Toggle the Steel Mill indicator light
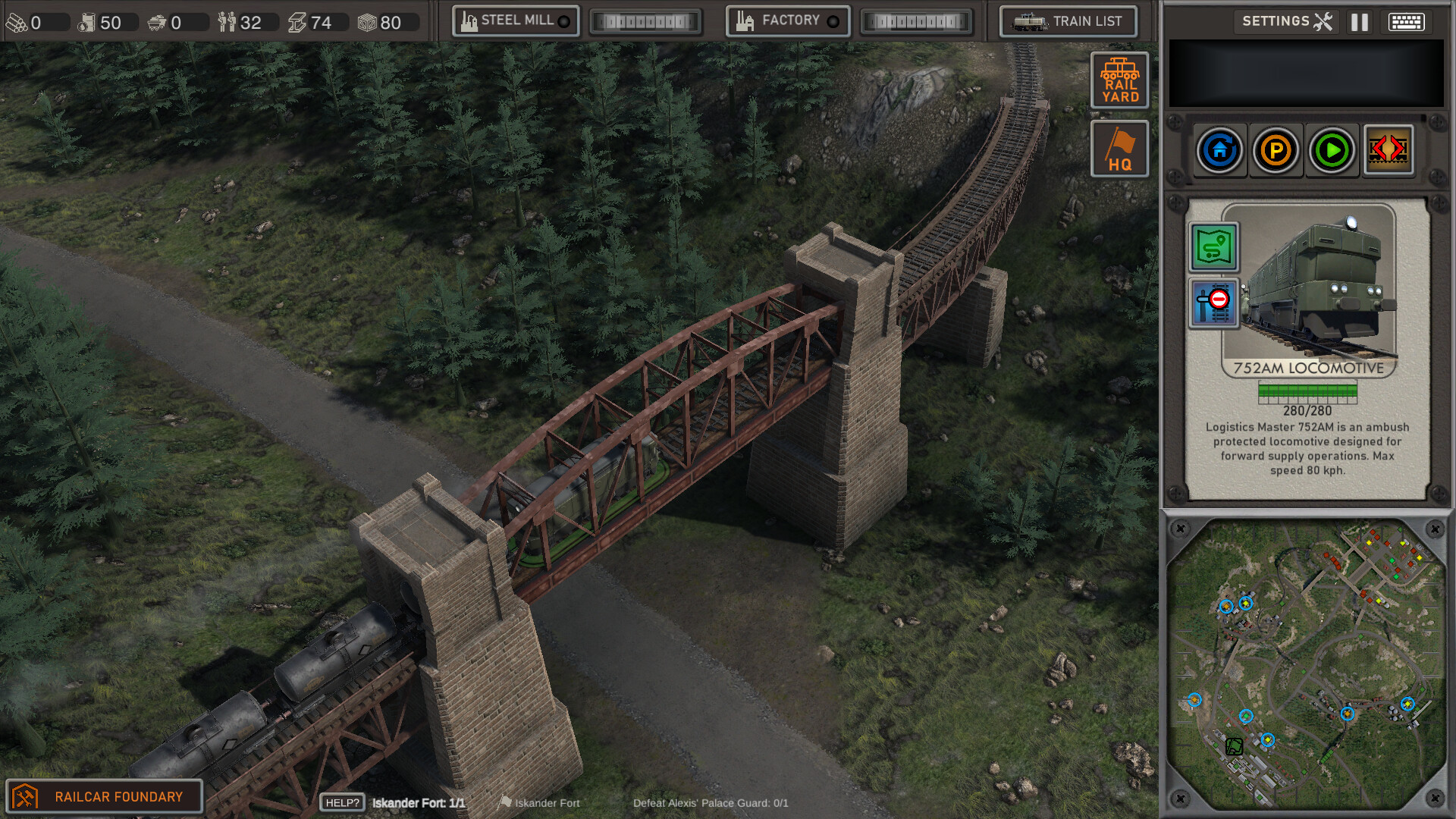This screenshot has height=819, width=1456. click(x=563, y=21)
